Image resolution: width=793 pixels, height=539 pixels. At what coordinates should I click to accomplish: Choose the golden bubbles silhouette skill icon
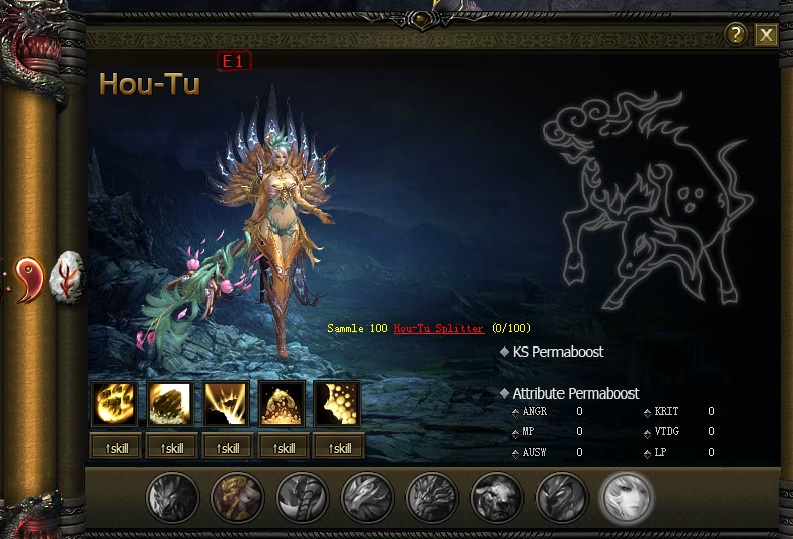point(336,404)
